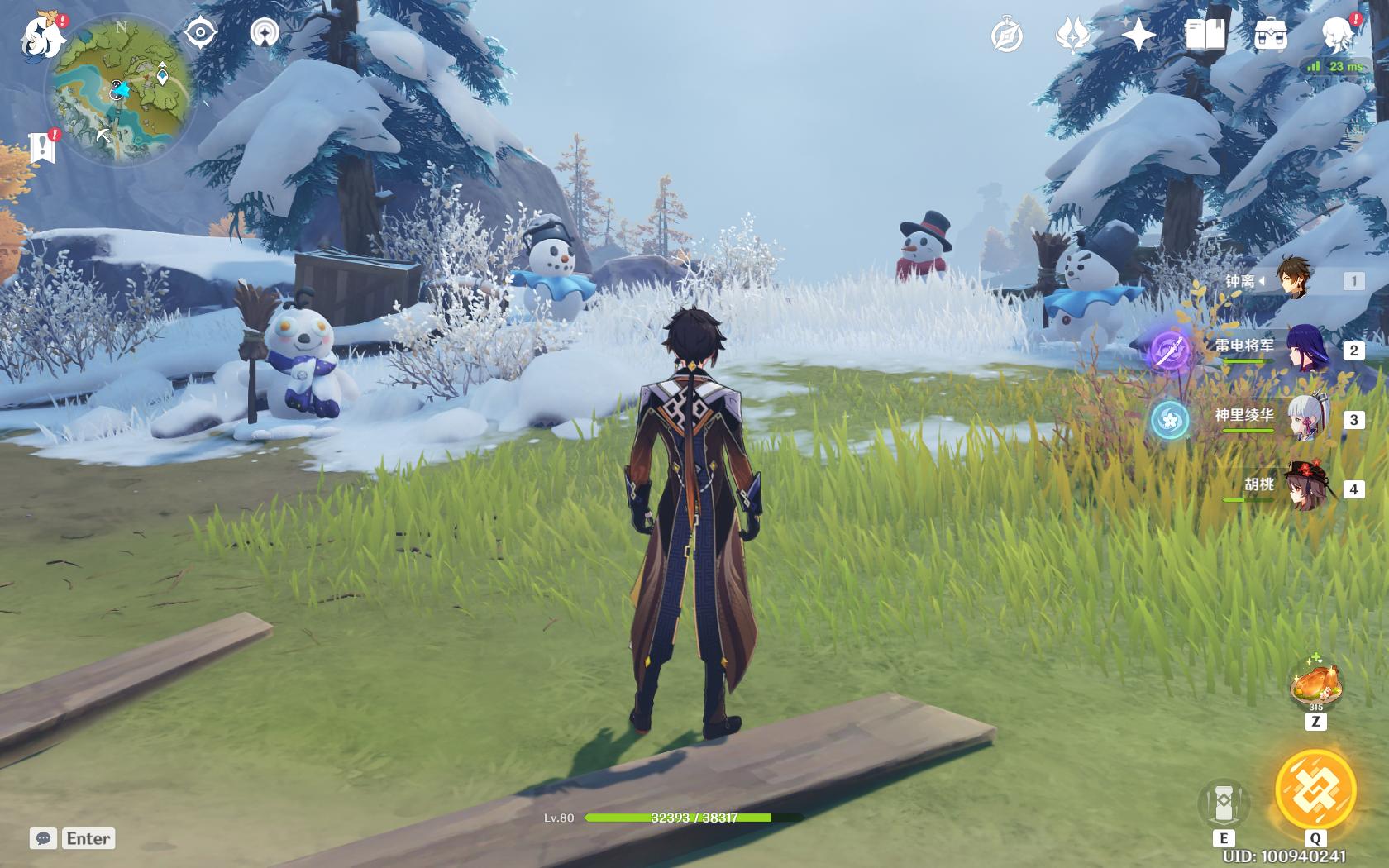The height and width of the screenshot is (868, 1389).
Task: Open the backpack inventory
Action: point(1270,36)
